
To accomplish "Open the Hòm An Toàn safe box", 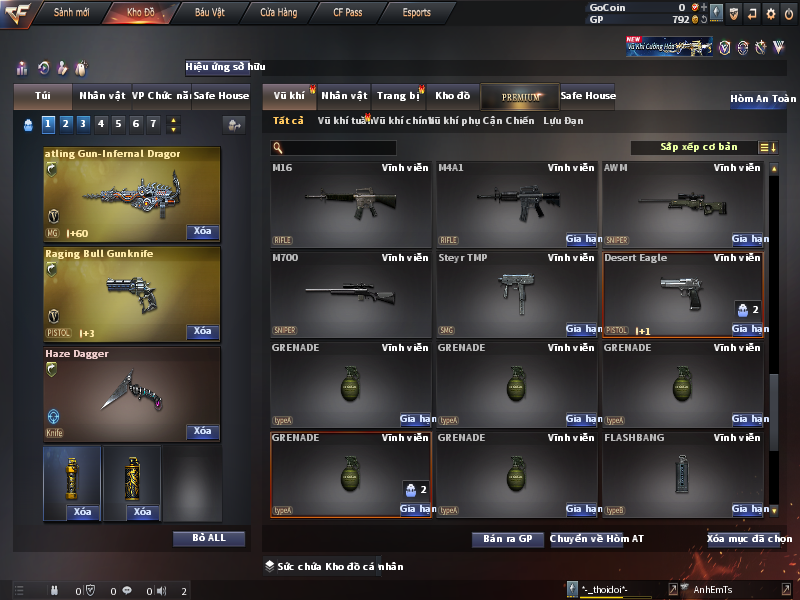I will tap(763, 99).
